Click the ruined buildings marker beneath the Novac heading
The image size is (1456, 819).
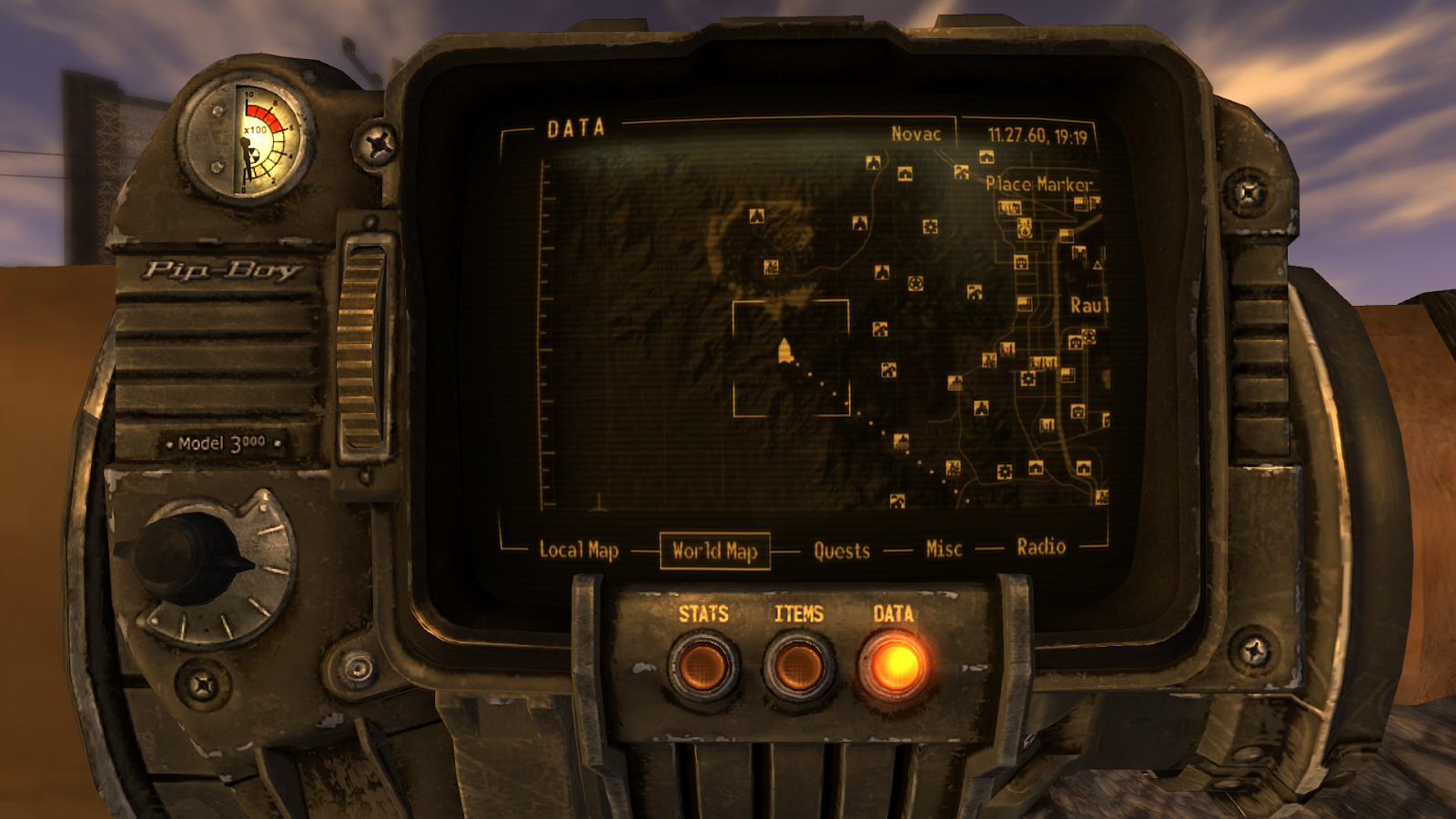click(960, 172)
